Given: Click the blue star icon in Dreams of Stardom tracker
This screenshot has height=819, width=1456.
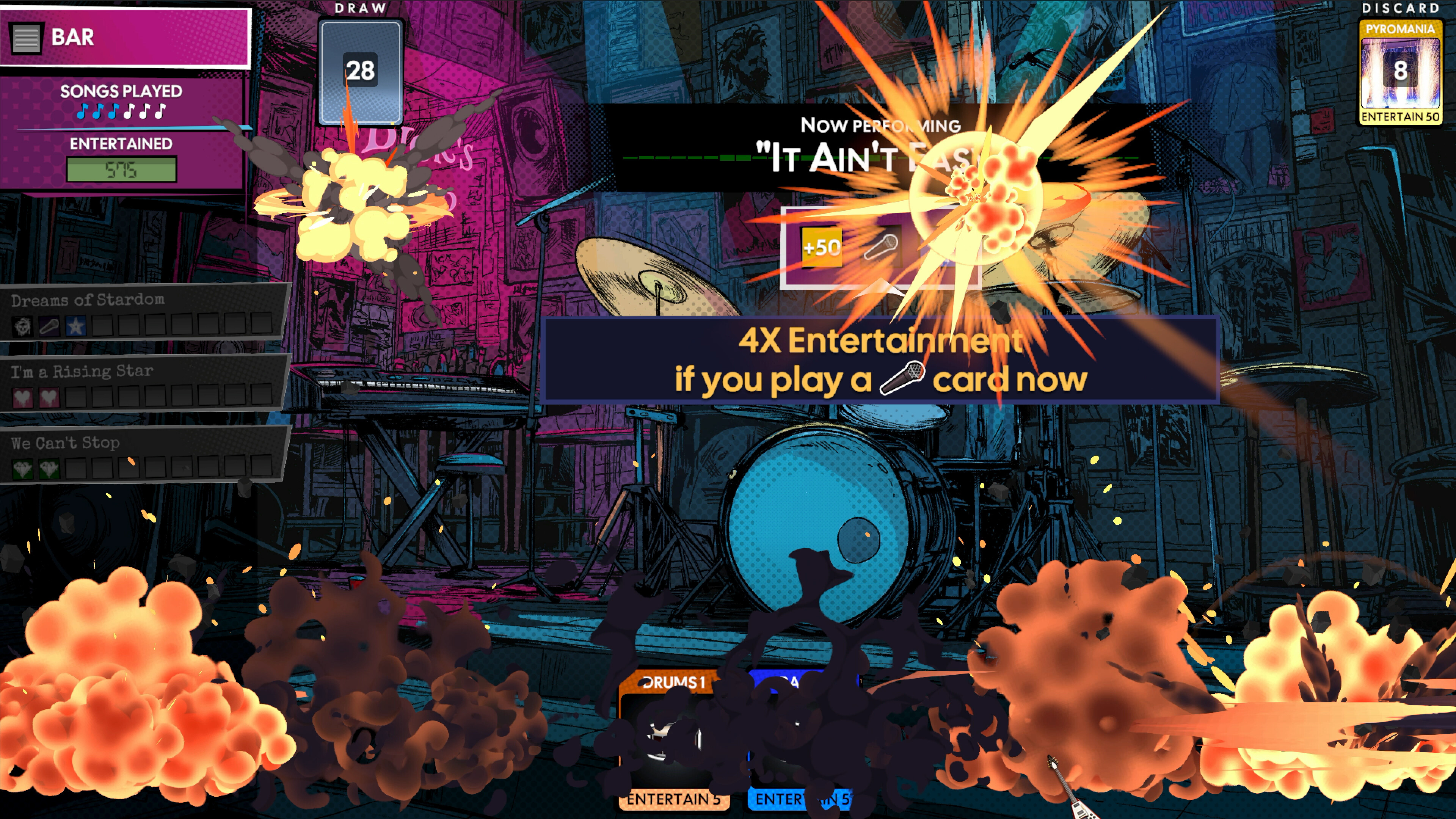Looking at the screenshot, I should pyautogui.click(x=75, y=327).
